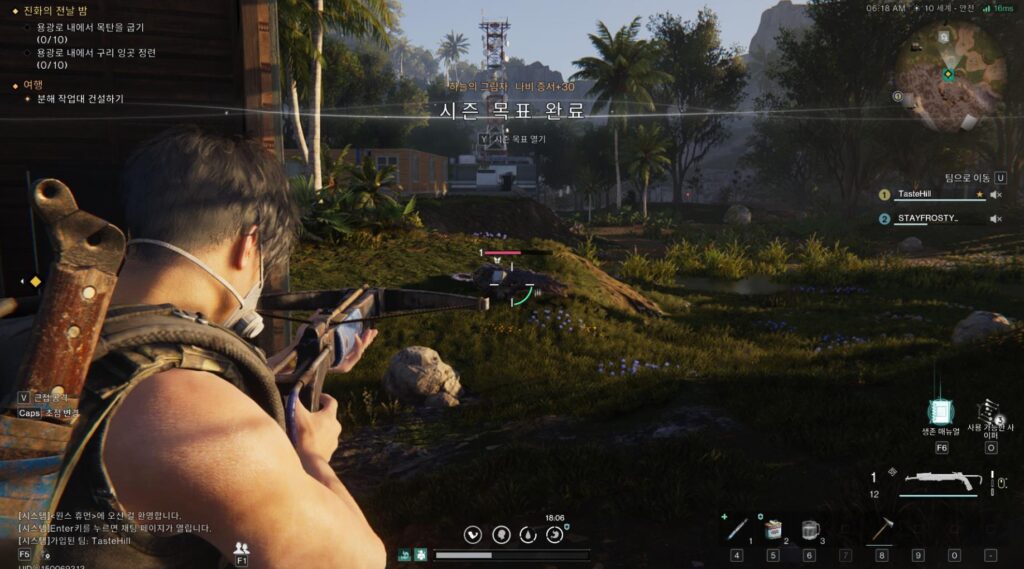Image resolution: width=1024 pixels, height=569 pixels.
Task: Open the 사용 가능한 사이퍼 cypher icon
Action: tap(990, 412)
